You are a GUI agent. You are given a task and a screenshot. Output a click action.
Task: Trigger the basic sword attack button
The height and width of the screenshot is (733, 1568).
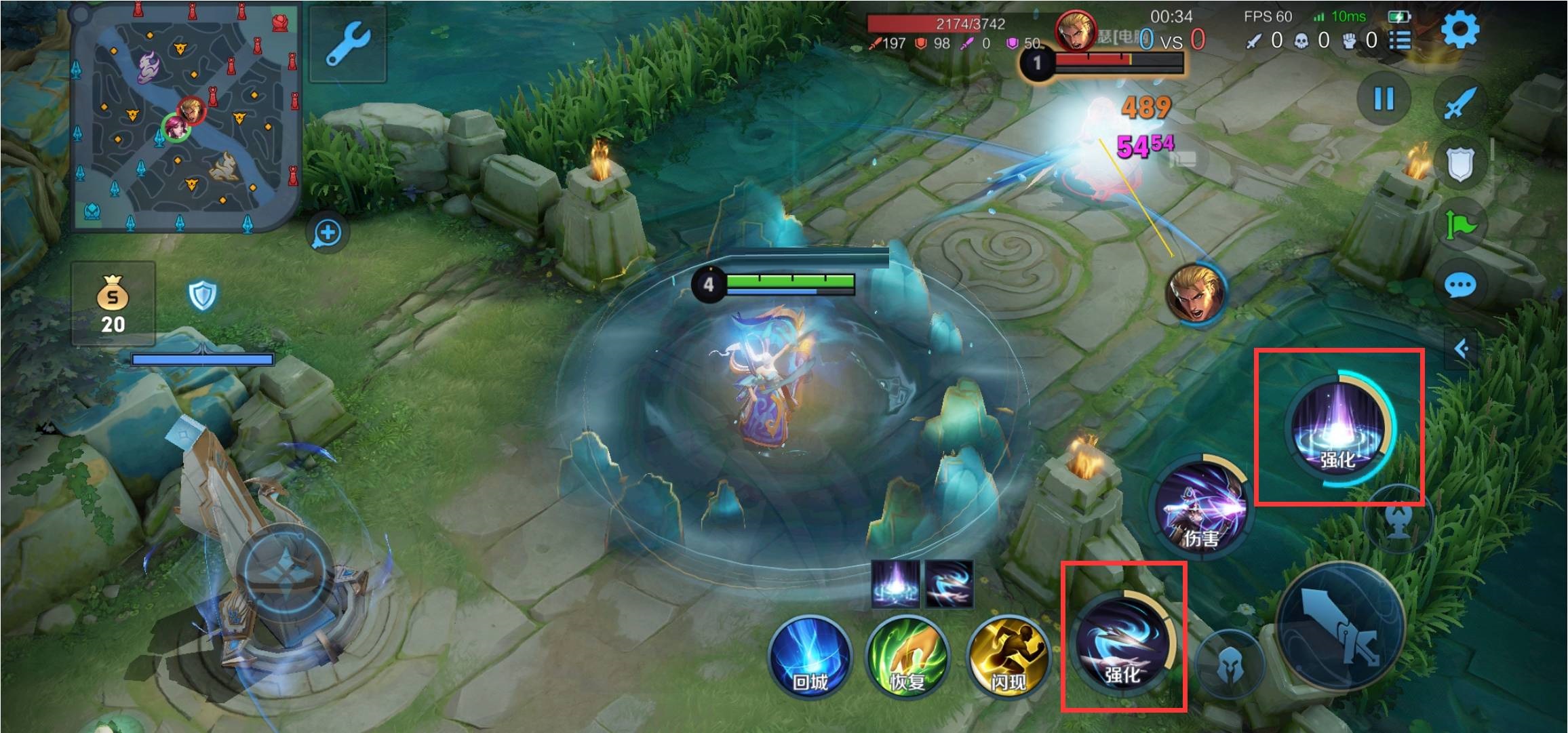[1341, 629]
